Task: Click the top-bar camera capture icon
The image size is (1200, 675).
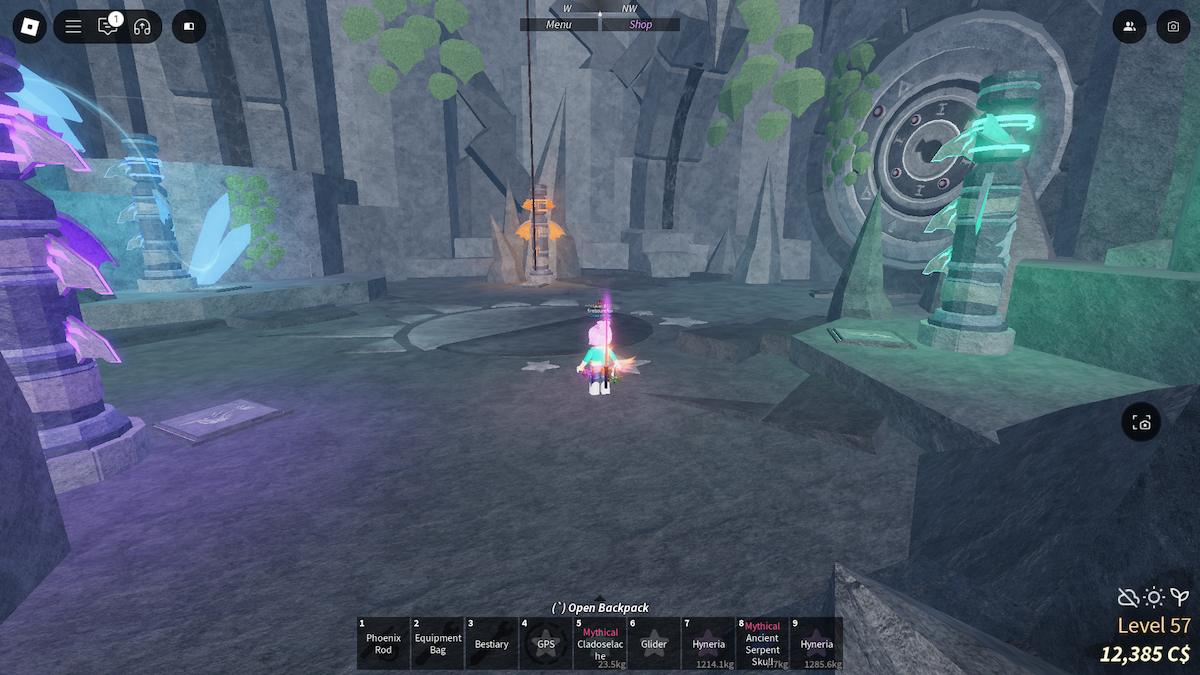Action: [1173, 27]
